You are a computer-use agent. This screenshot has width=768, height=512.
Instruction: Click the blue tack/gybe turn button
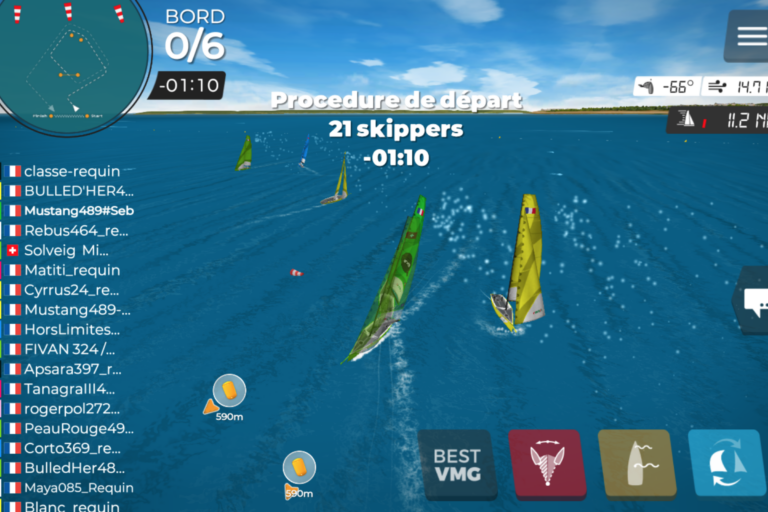click(727, 464)
